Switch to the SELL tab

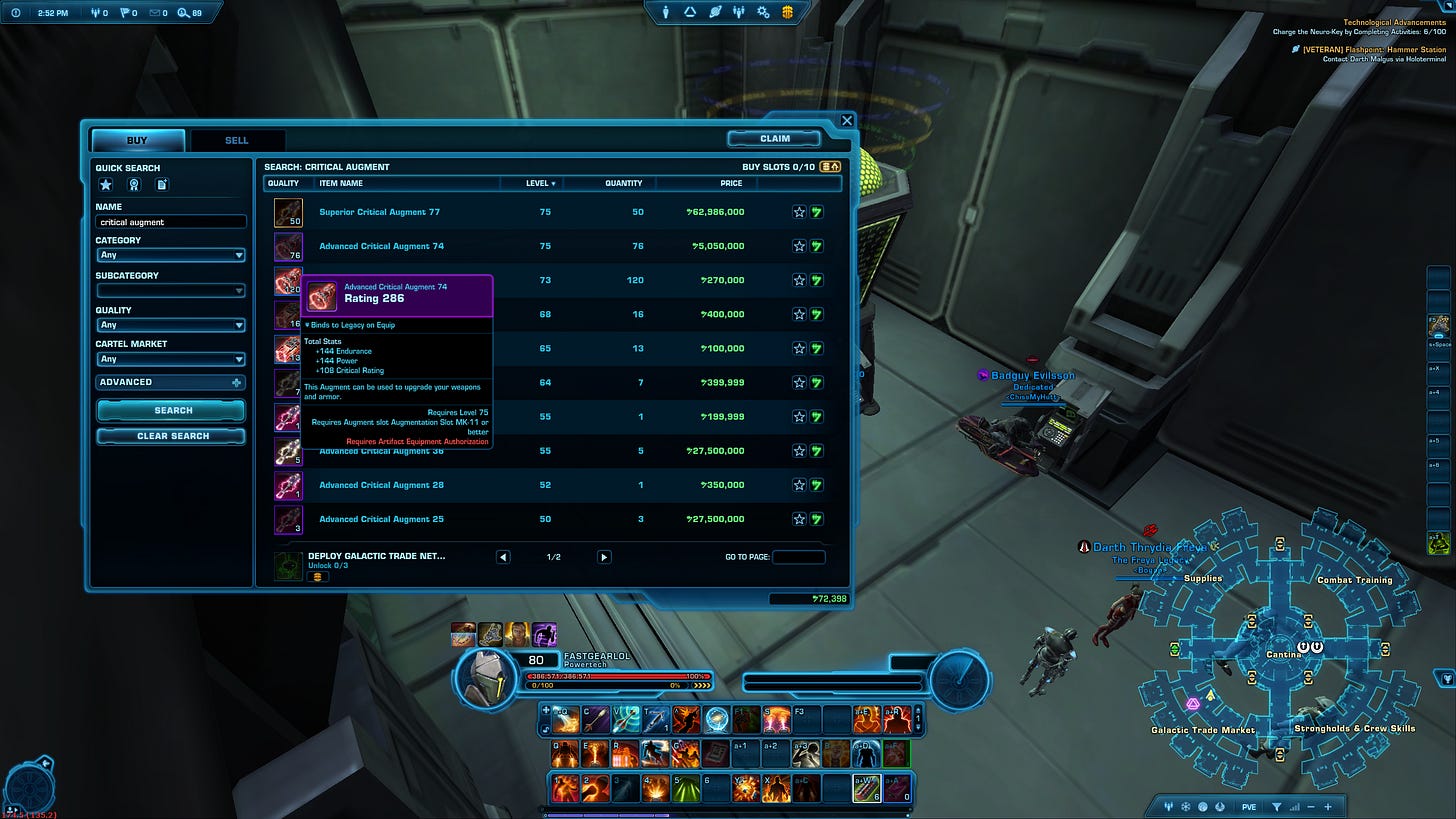pyautogui.click(x=236, y=140)
